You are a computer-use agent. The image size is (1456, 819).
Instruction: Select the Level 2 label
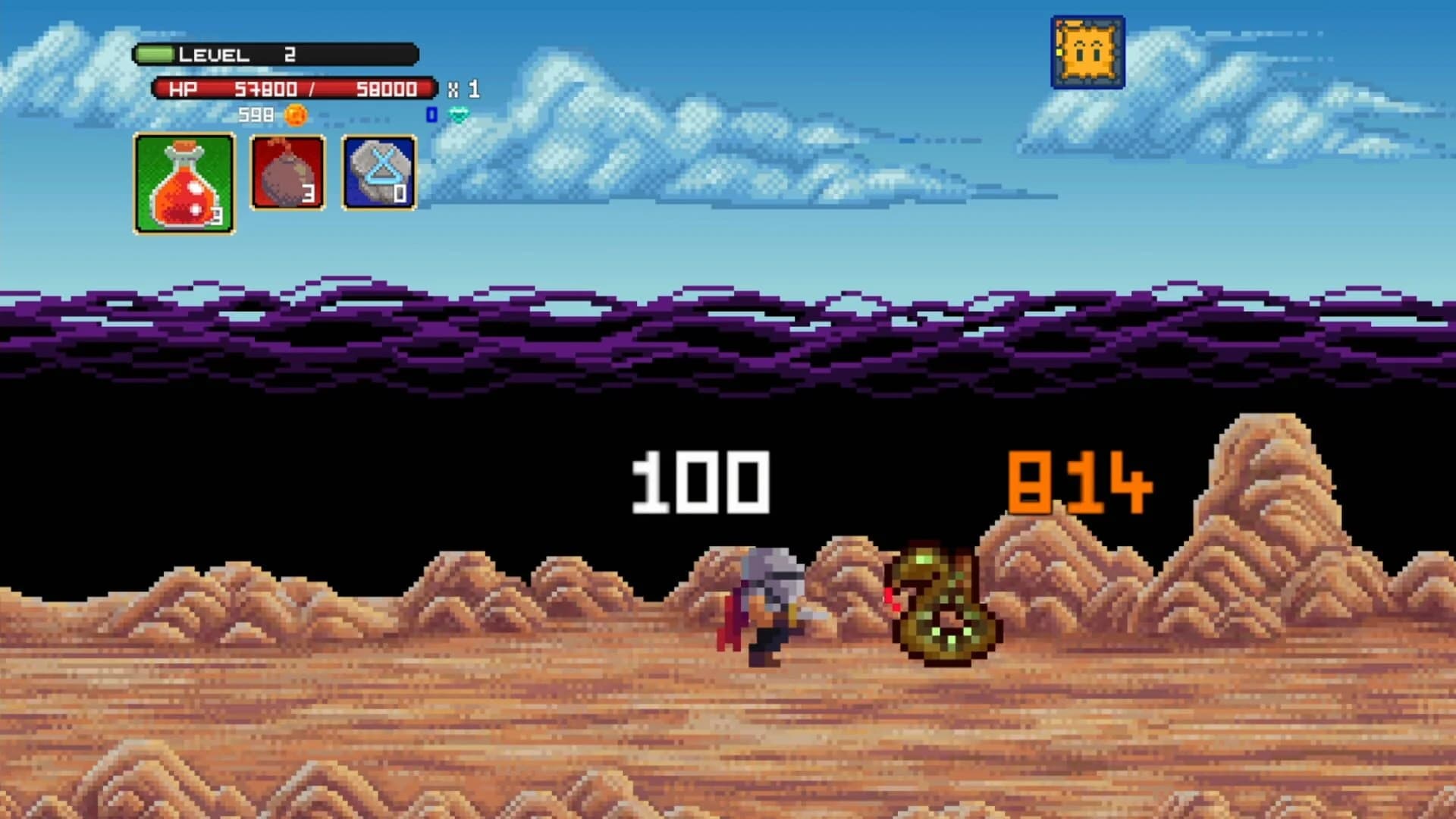point(215,54)
